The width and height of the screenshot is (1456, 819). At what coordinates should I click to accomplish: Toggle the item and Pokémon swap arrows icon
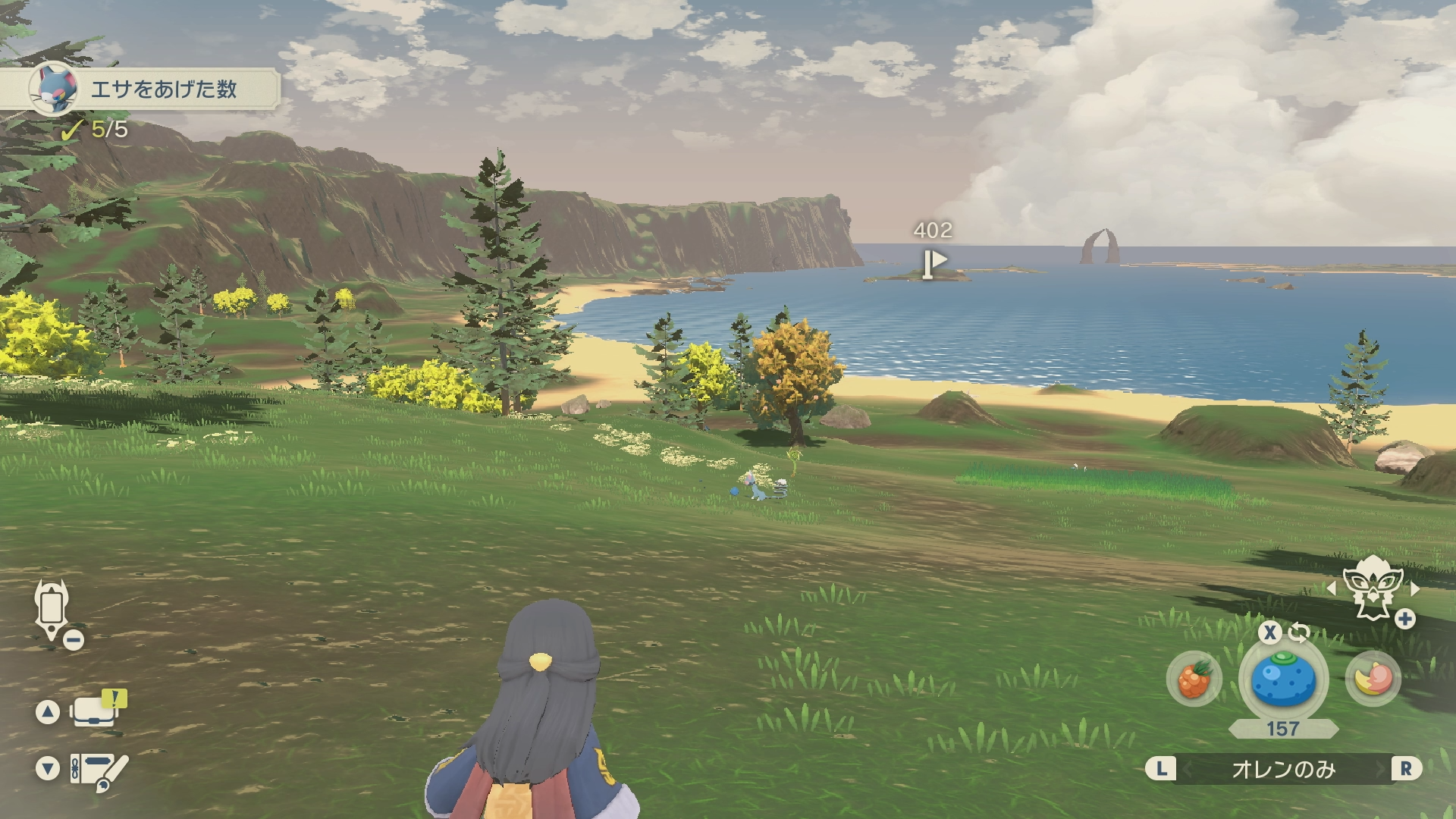1299,632
